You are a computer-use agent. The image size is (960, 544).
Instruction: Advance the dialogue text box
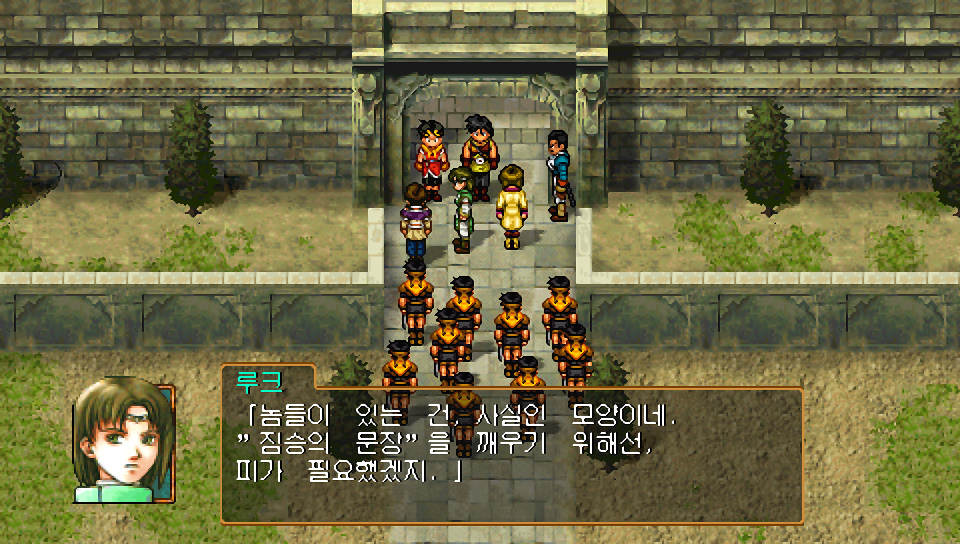click(511, 455)
